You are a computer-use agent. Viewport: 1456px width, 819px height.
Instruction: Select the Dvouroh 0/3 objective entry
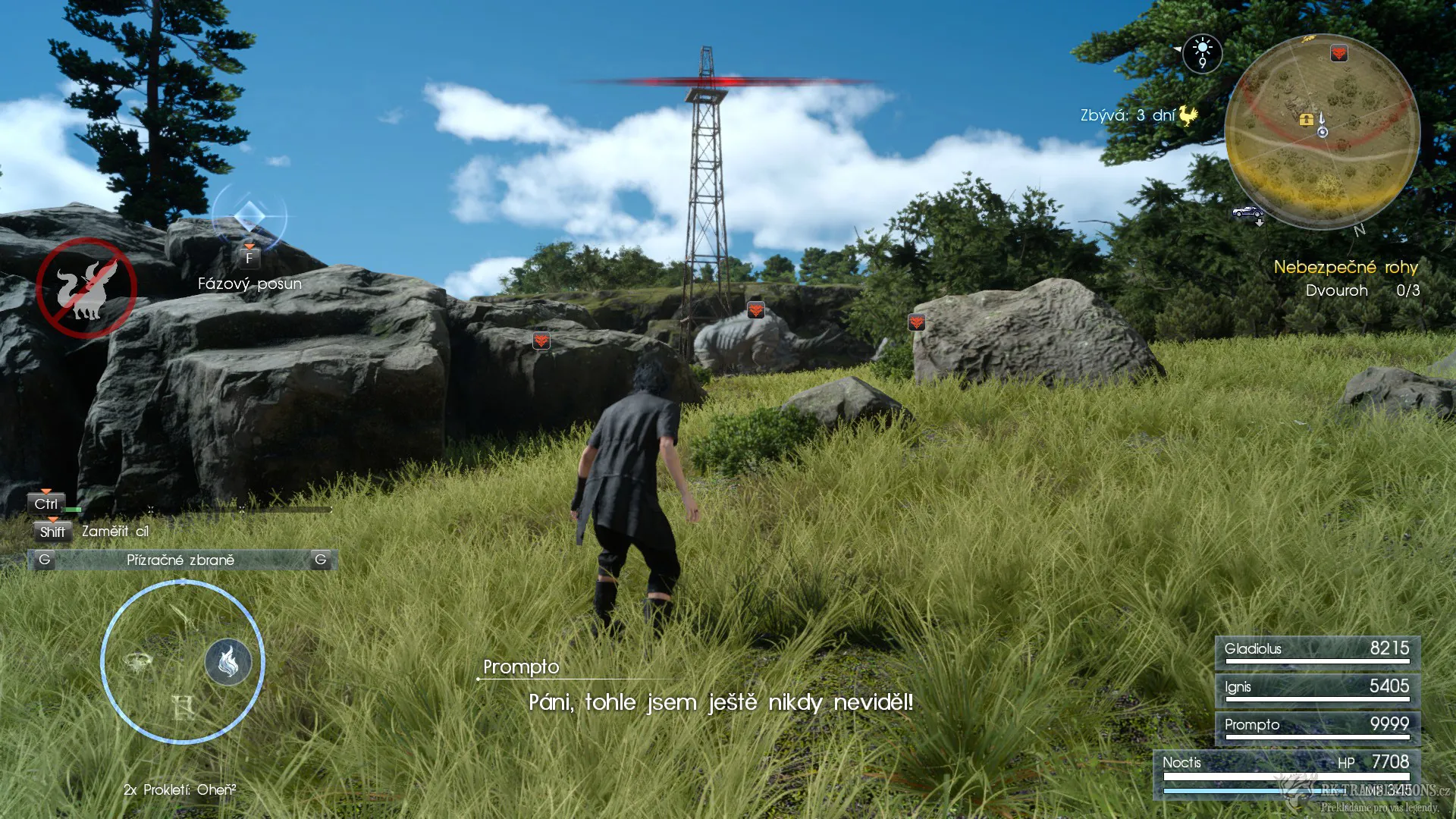click(1360, 290)
